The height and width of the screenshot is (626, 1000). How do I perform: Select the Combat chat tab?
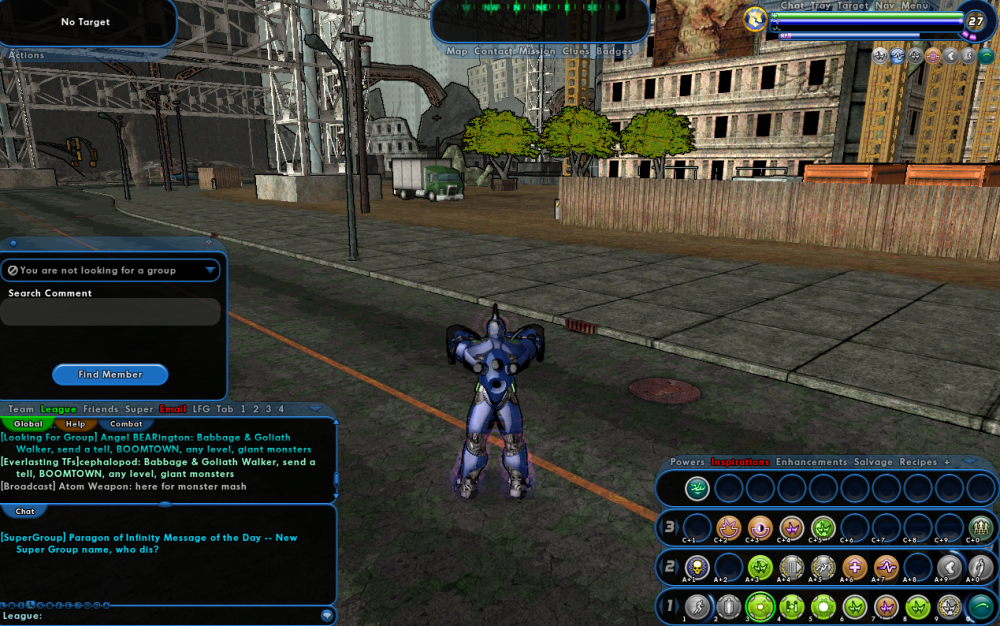126,424
